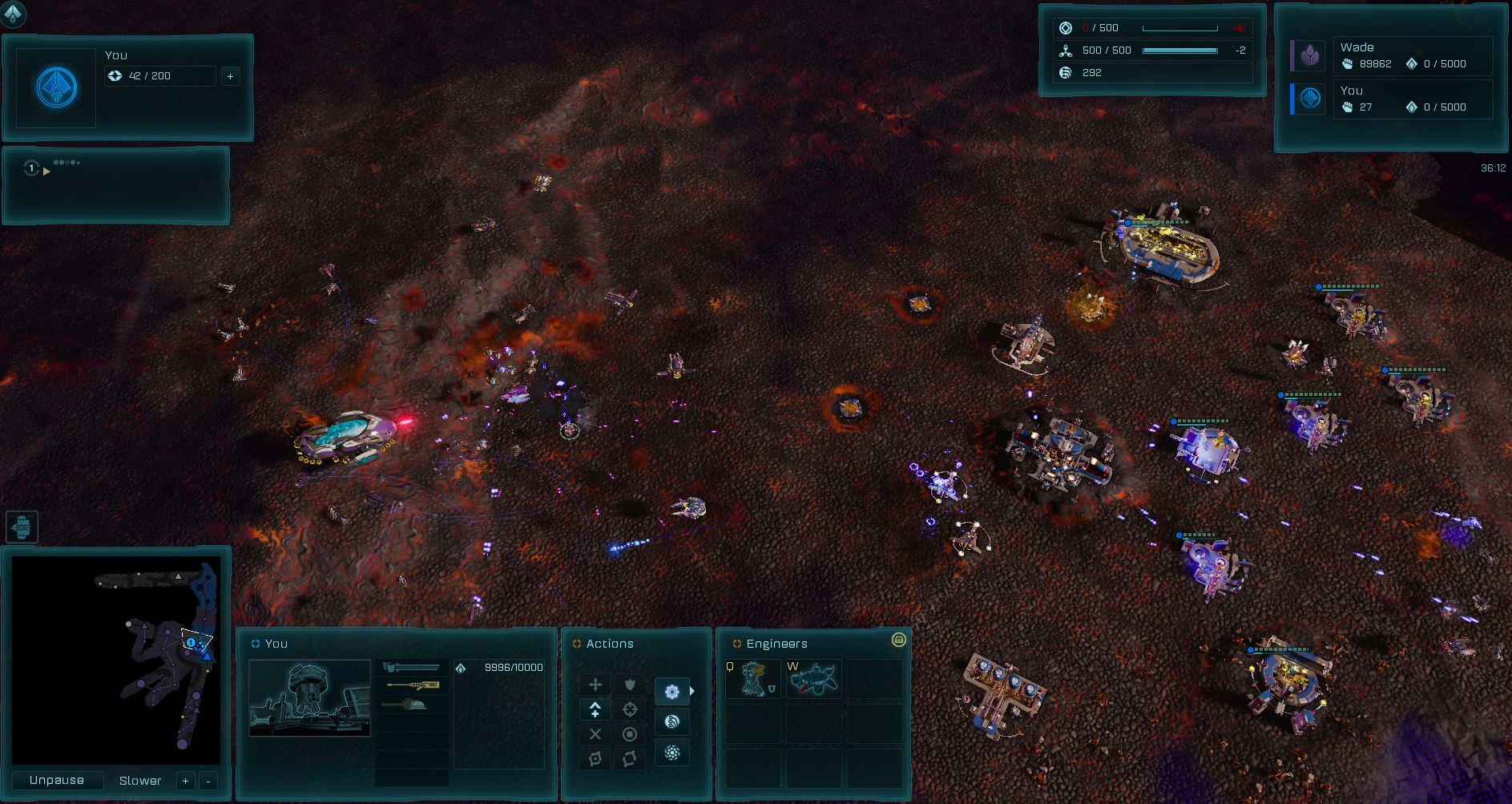This screenshot has width=1512, height=804.
Task: Open the ship icon button above the minimap
Action: (22, 527)
